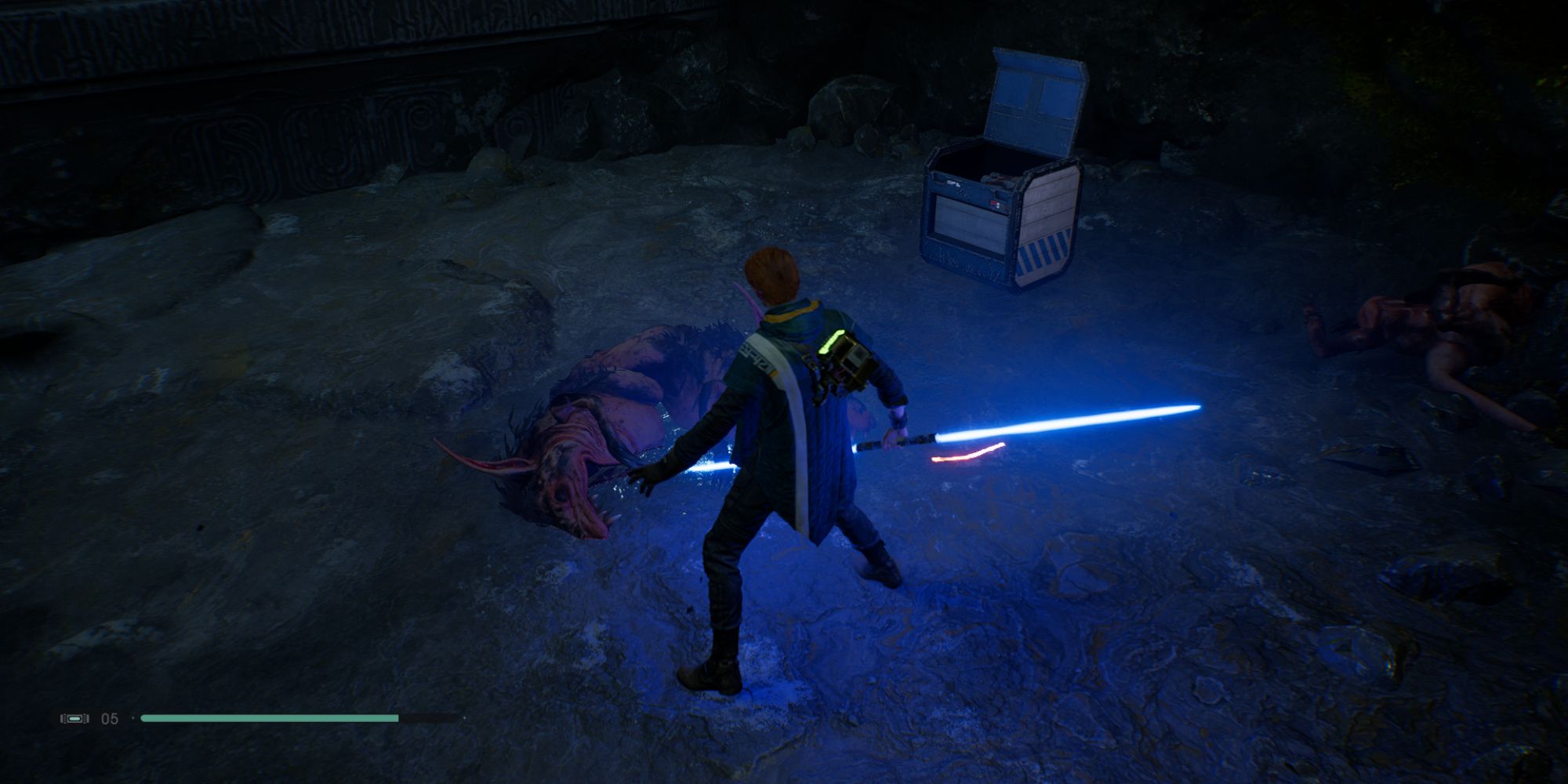
Task: Toggle the small dot beside the health bar
Action: (133, 716)
